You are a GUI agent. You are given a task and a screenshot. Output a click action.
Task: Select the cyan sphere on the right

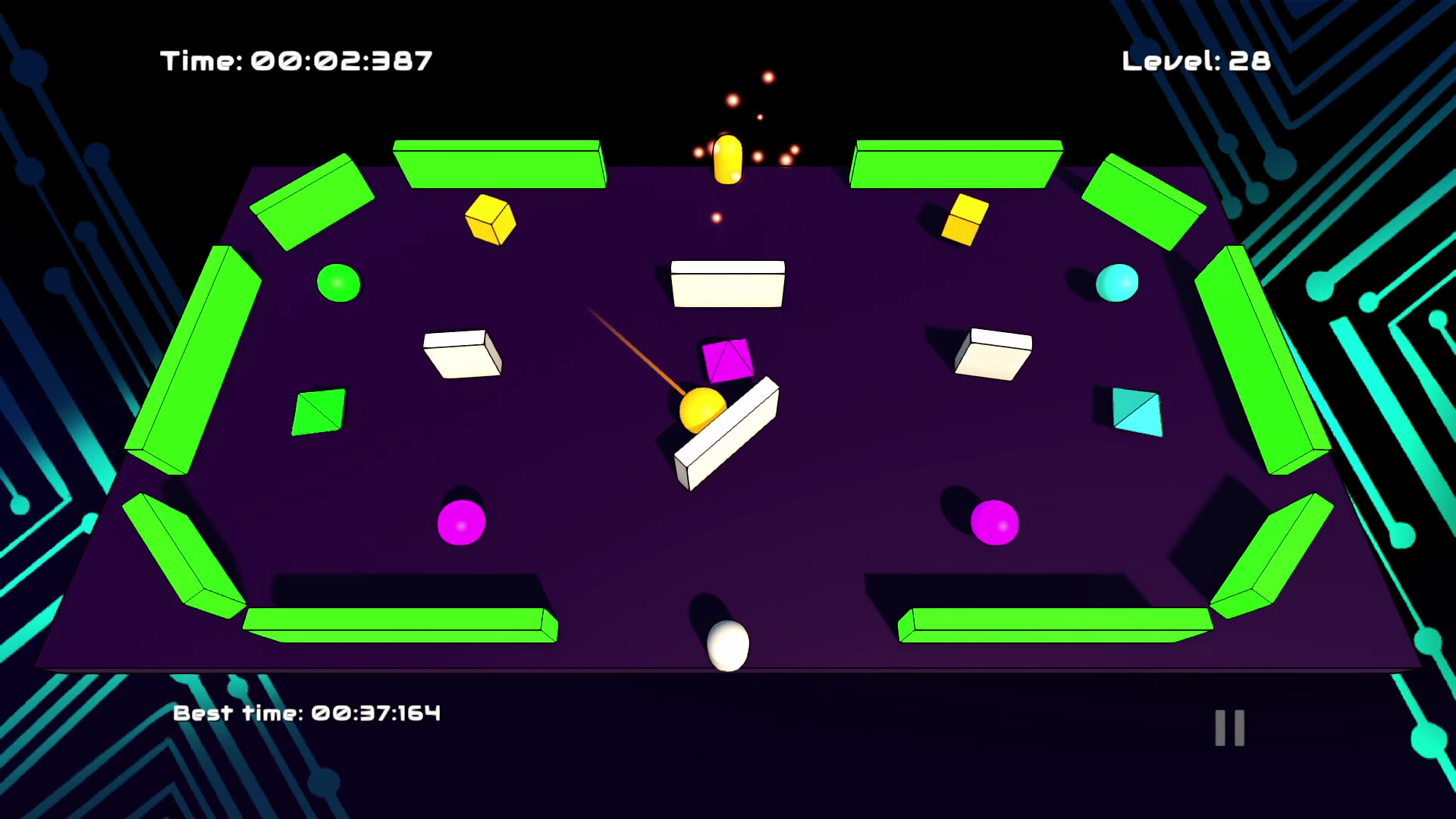click(1118, 283)
